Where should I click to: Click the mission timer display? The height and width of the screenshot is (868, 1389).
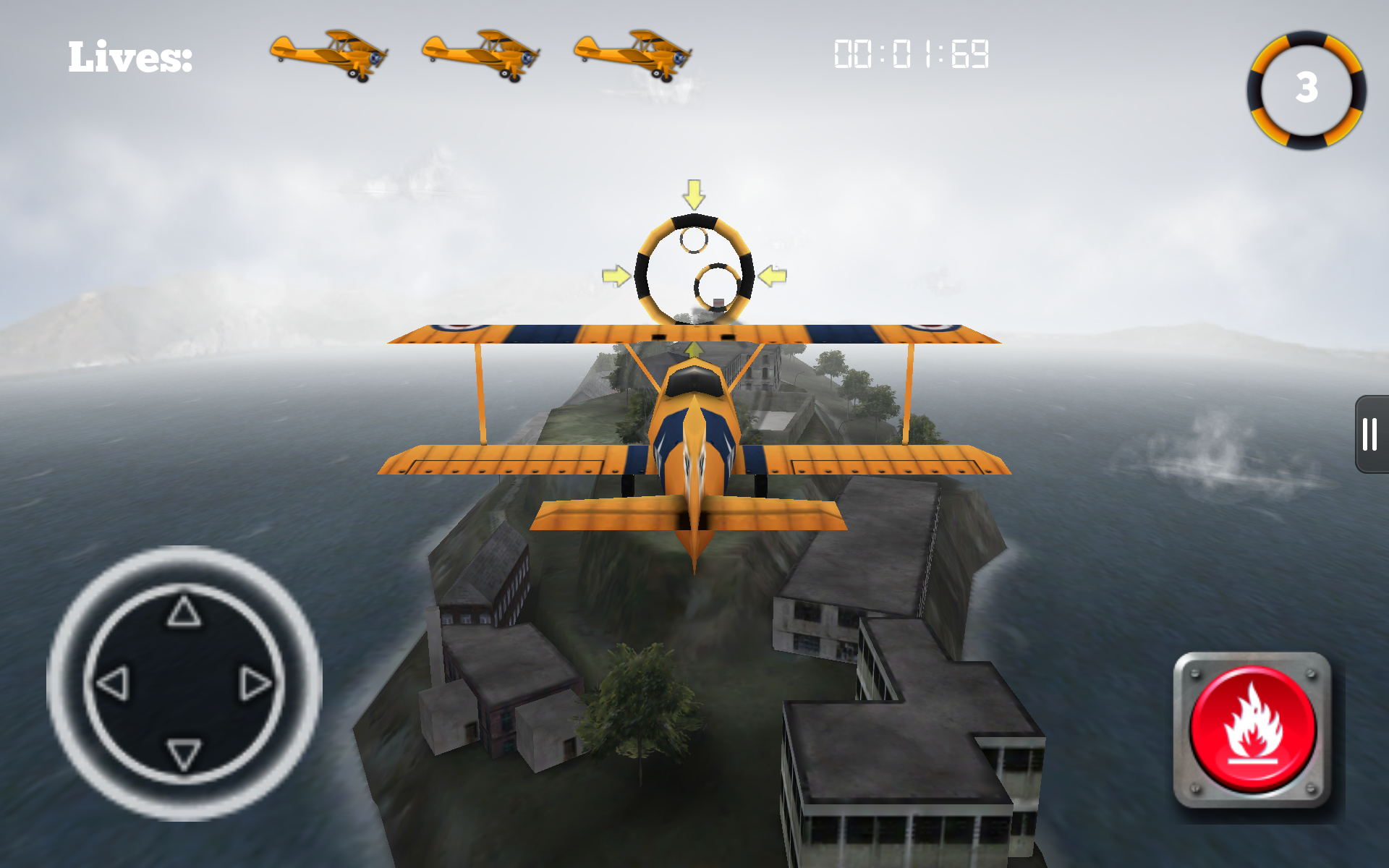(910, 52)
